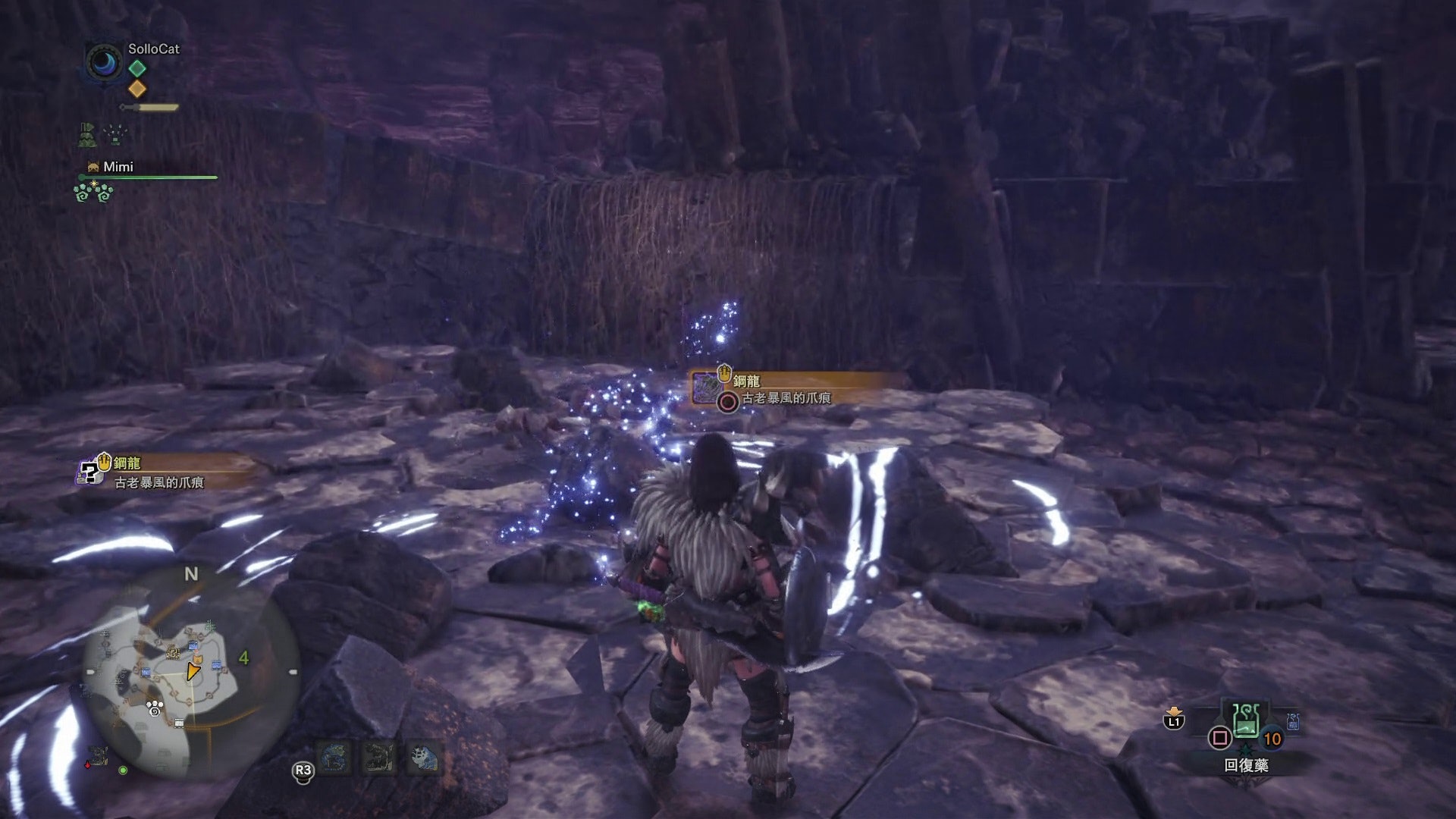Select the SolloCat player name
Image resolution: width=1456 pixels, height=819 pixels.
click(x=154, y=49)
